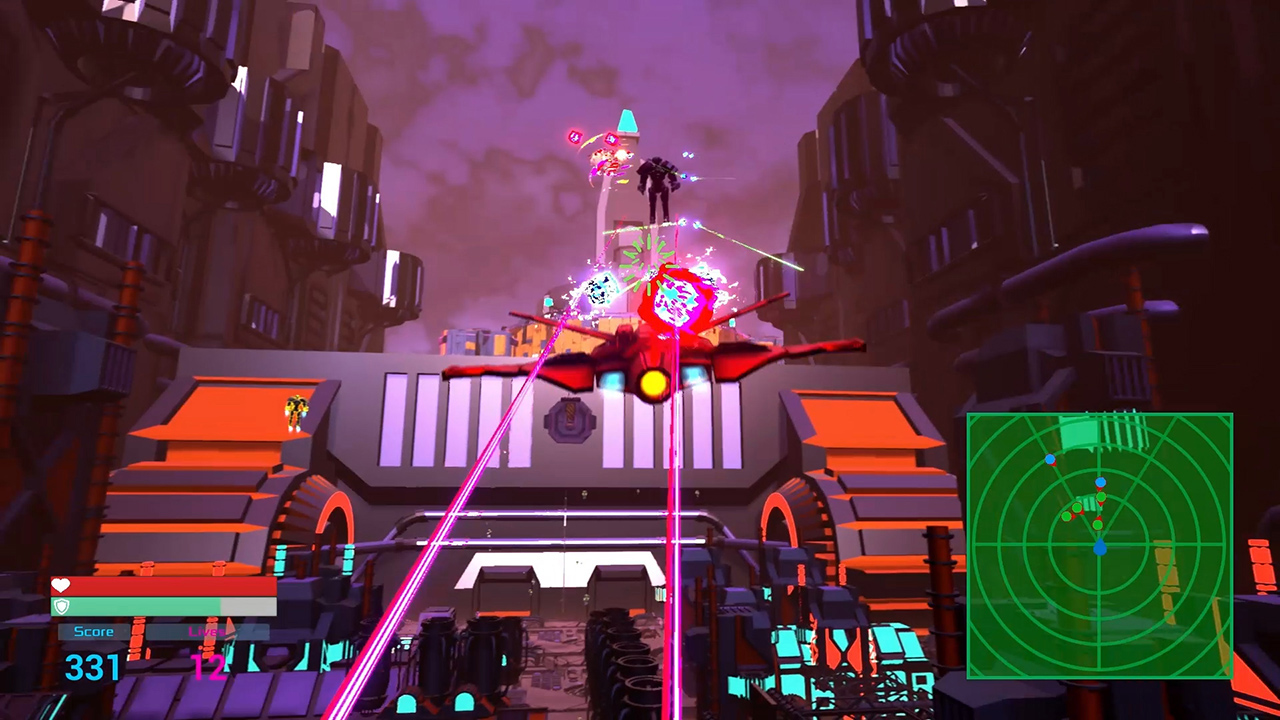Screen dimensions: 1280x720
Task: Click the blue dot beside the green radar cluster
Action: click(1100, 483)
